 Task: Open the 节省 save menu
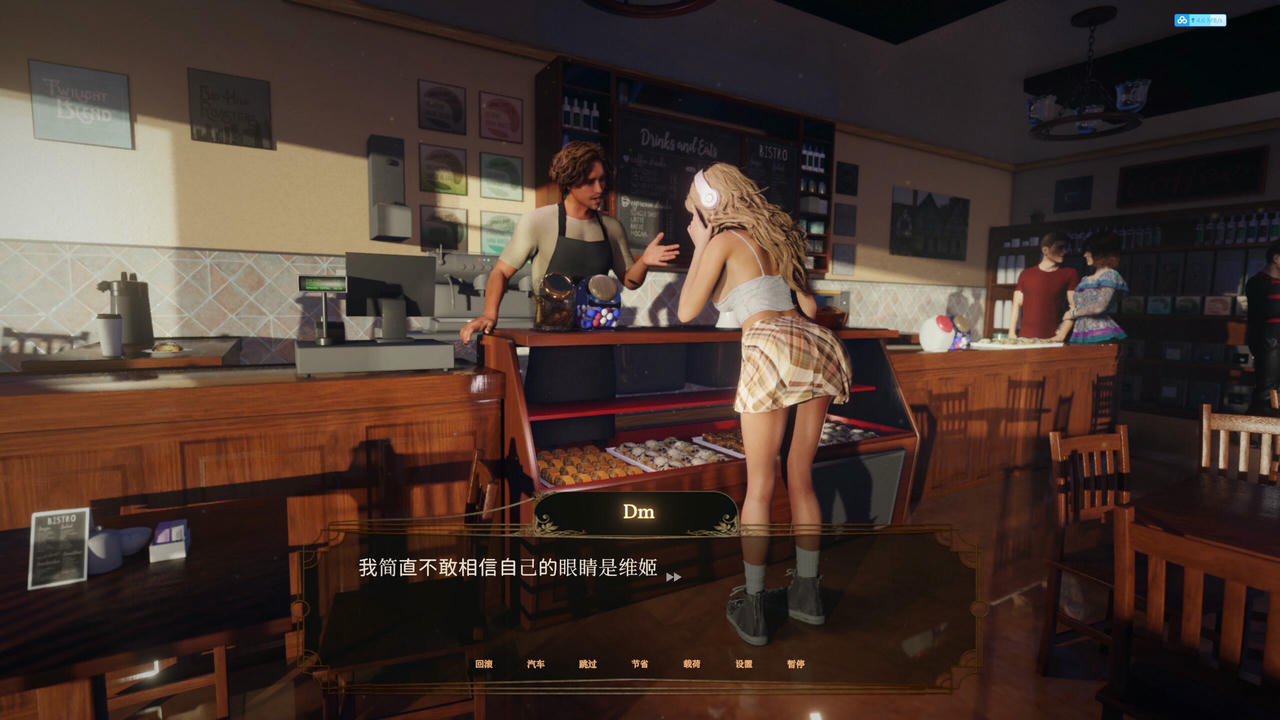(638, 663)
